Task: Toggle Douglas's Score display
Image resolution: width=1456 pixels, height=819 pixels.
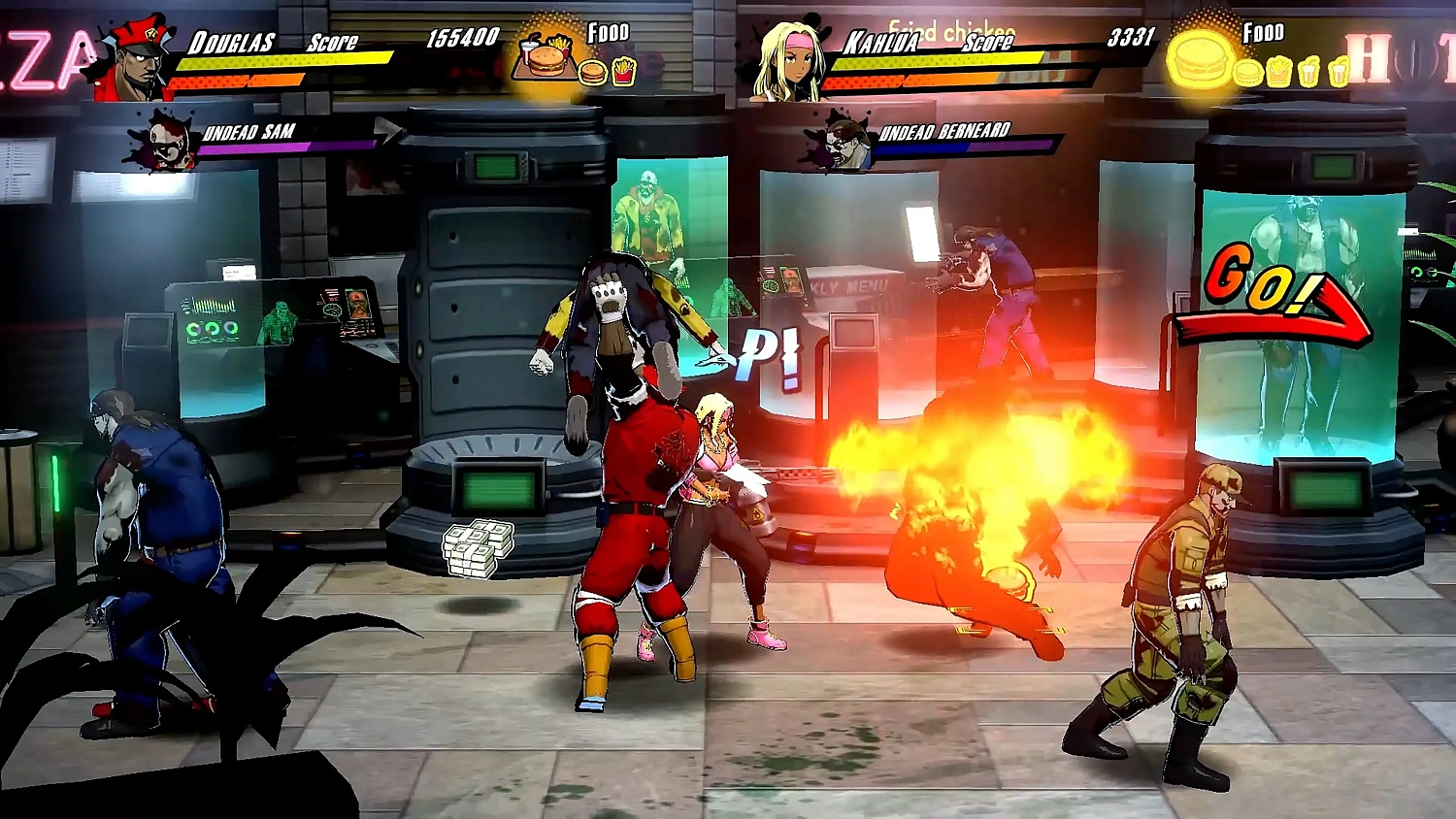Action: [331, 41]
